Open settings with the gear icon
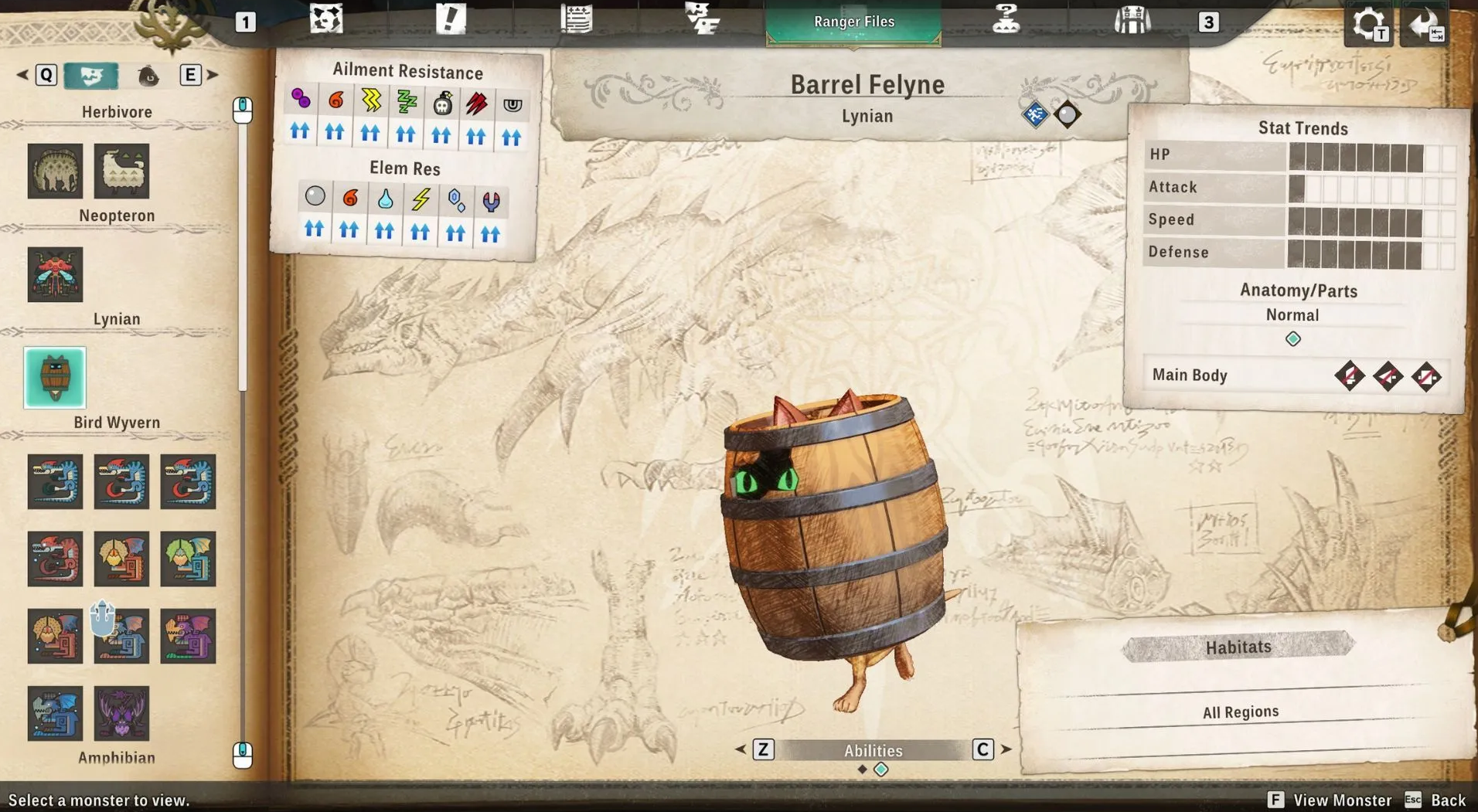Screen dimensions: 1478x812 tap(1368, 25)
